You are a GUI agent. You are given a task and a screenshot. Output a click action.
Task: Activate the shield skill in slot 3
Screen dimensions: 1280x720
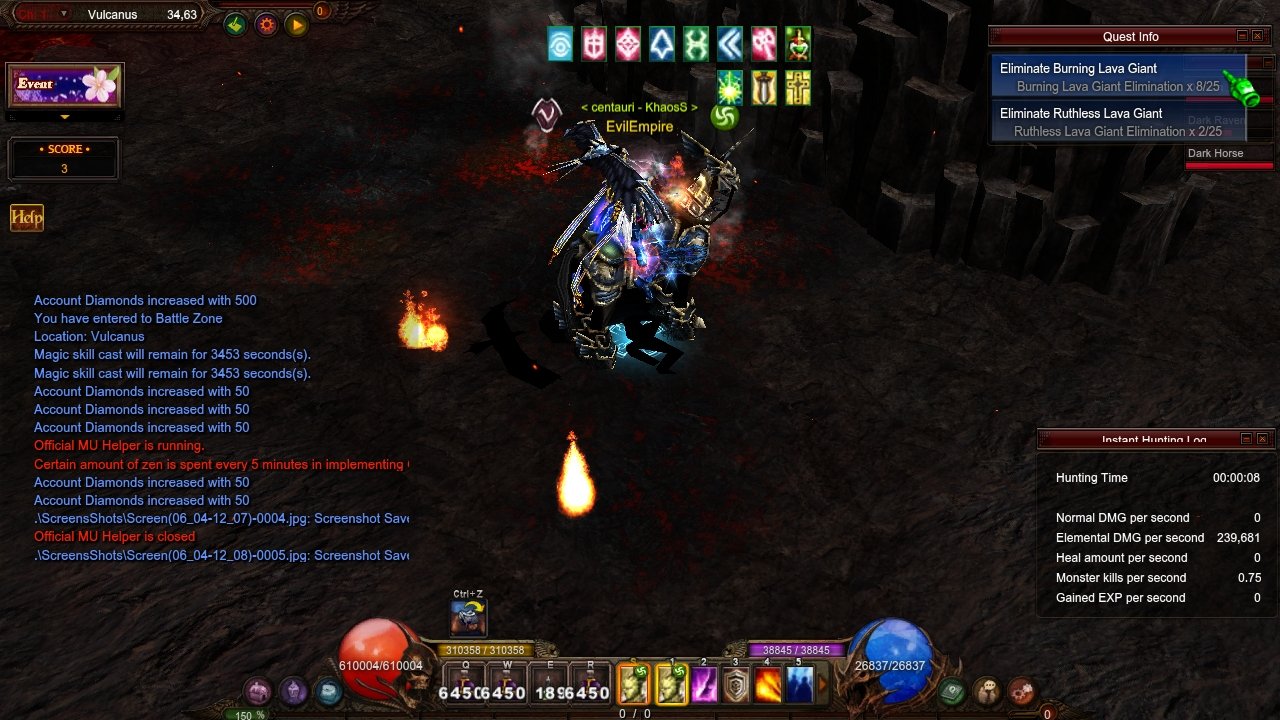[x=736, y=685]
